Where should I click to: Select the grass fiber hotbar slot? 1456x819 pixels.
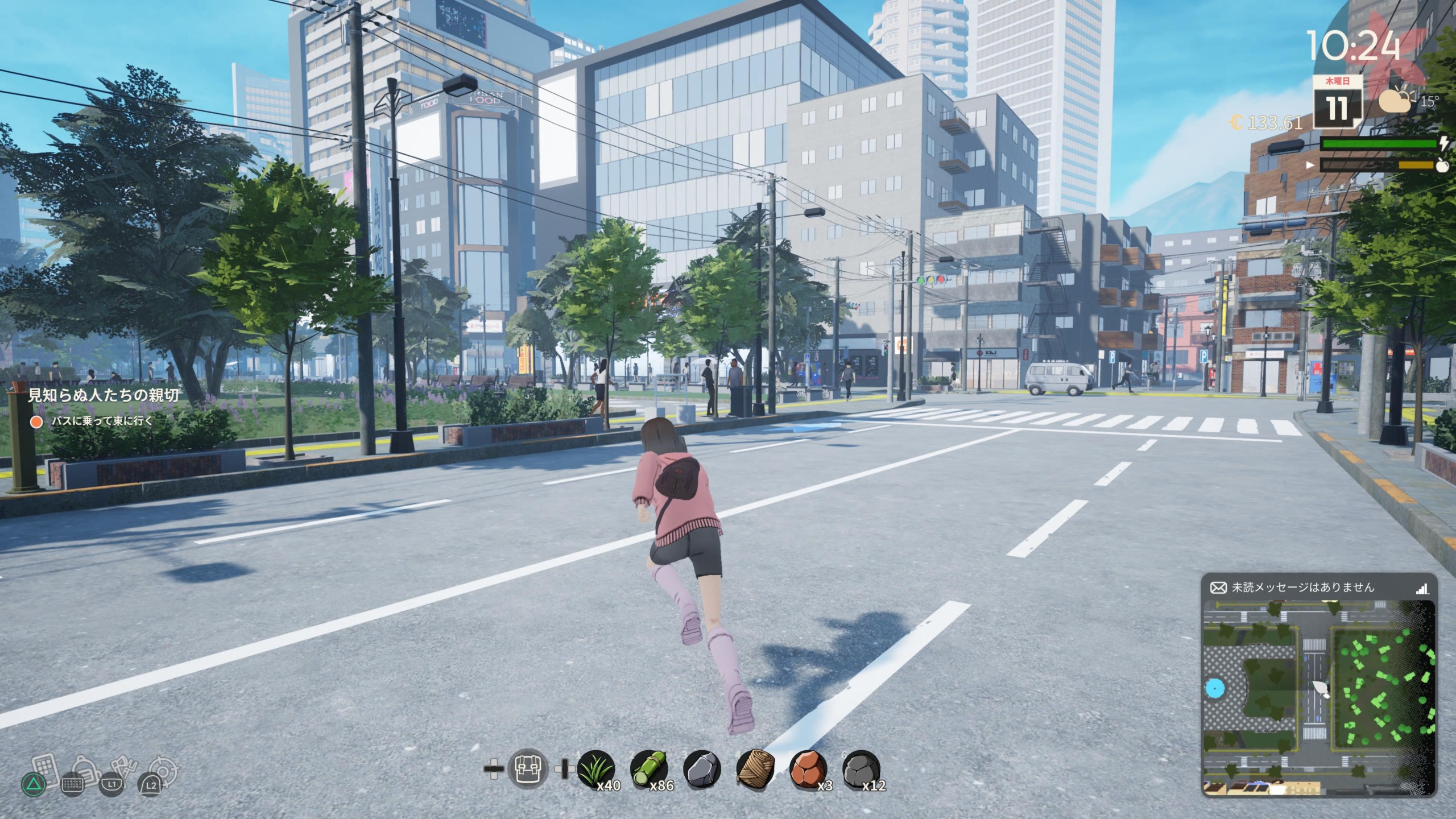pos(595,770)
